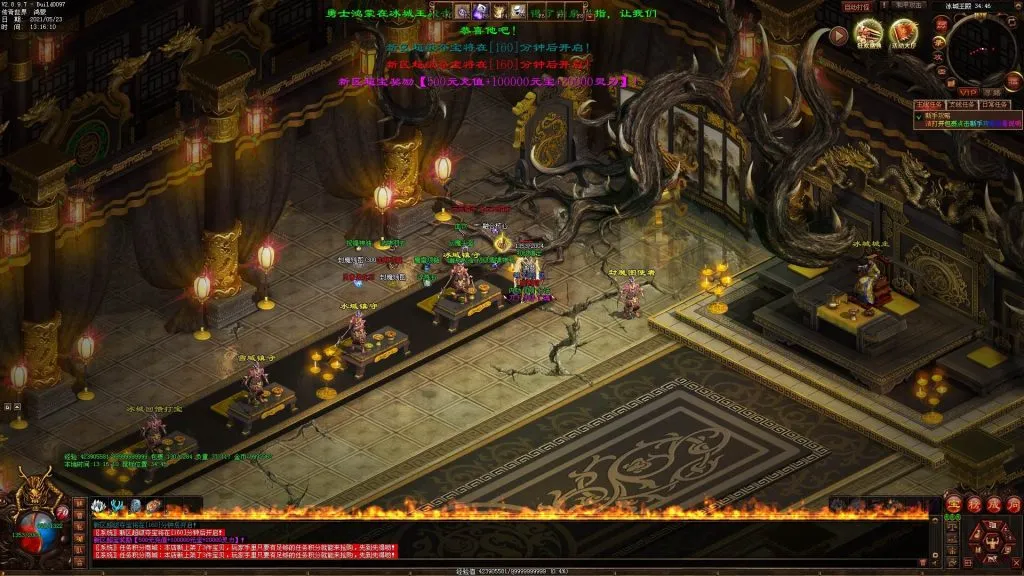Open the VIP panel
1024x576 pixels.
968,91
